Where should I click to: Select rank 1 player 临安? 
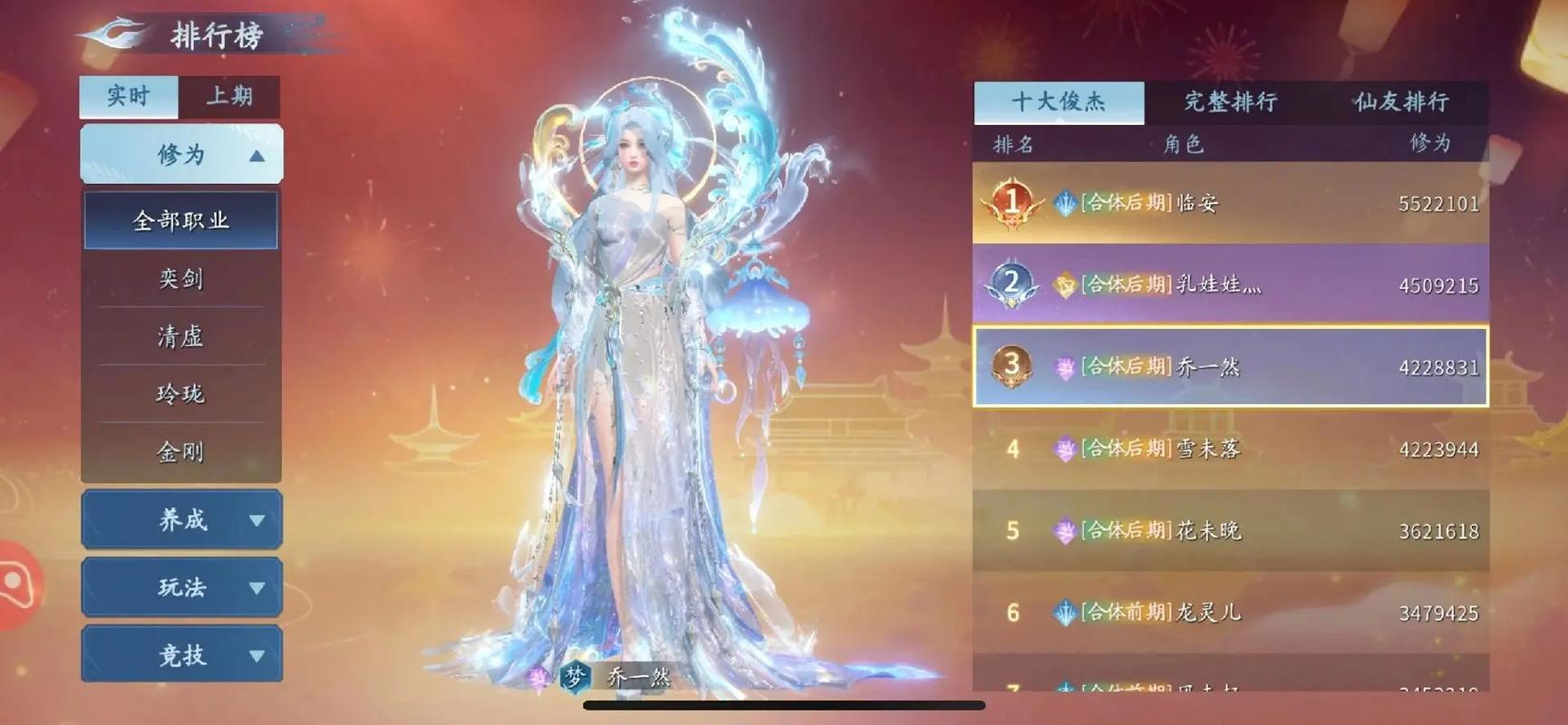click(x=1230, y=203)
